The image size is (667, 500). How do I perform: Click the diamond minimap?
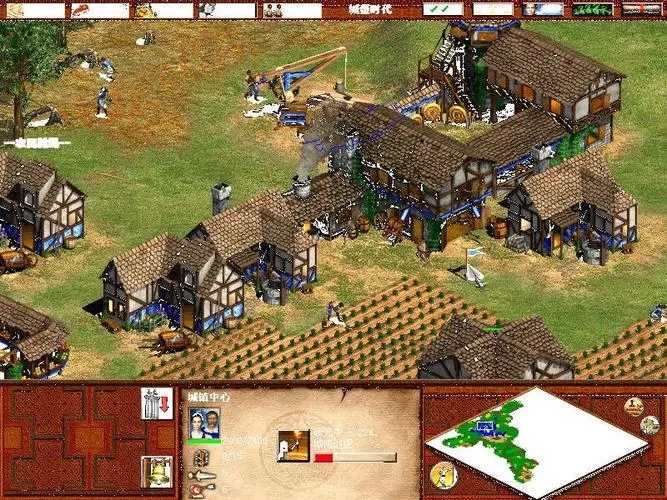[531, 438]
